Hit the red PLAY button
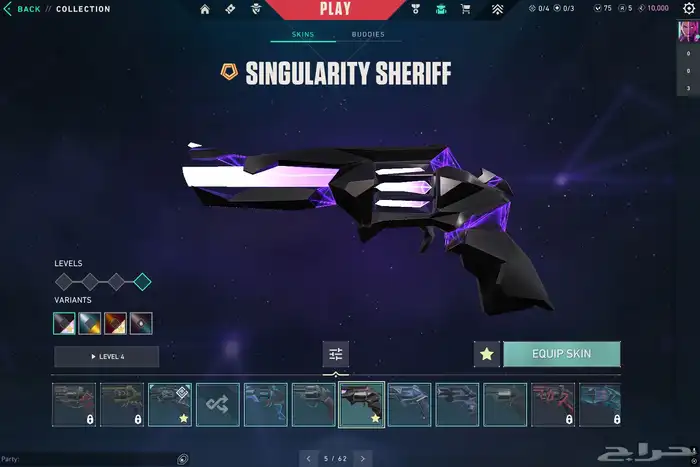Image resolution: width=700 pixels, height=467 pixels. 335,9
